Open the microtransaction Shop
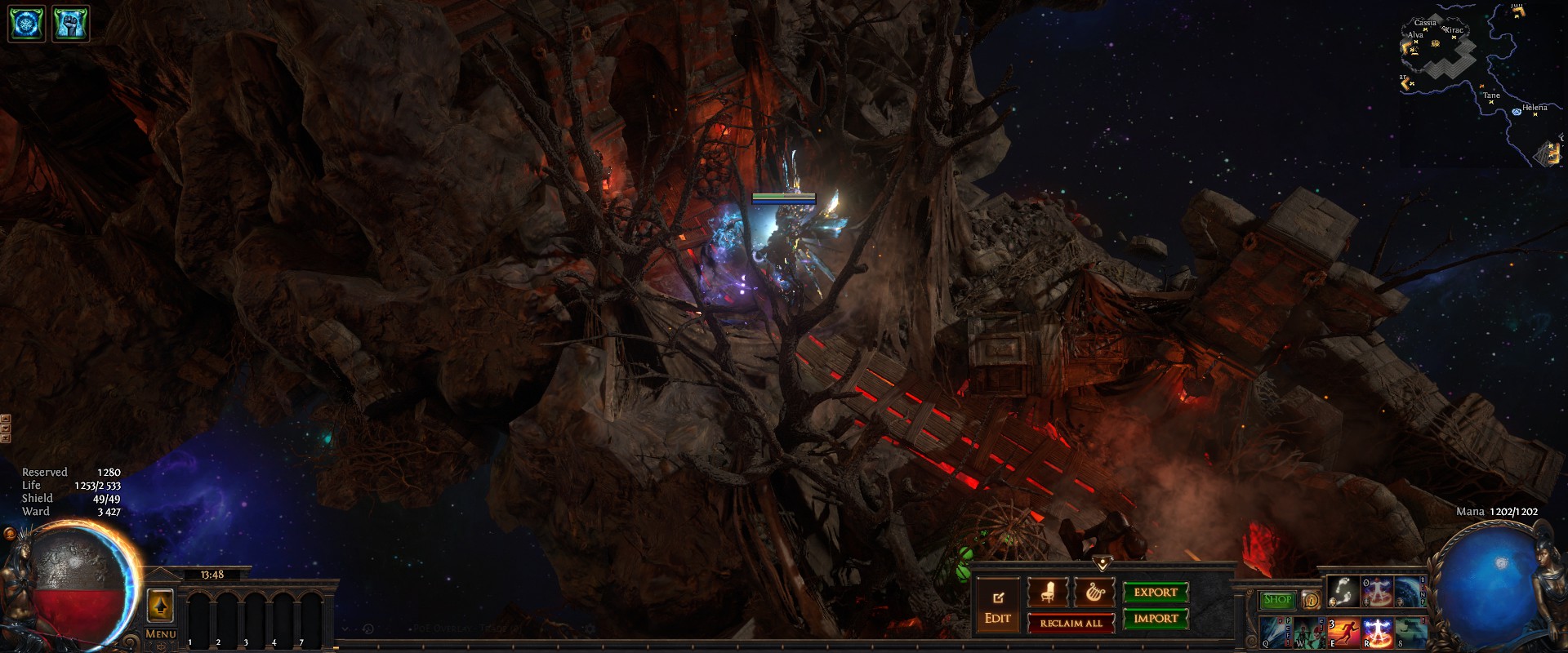 tap(1277, 600)
